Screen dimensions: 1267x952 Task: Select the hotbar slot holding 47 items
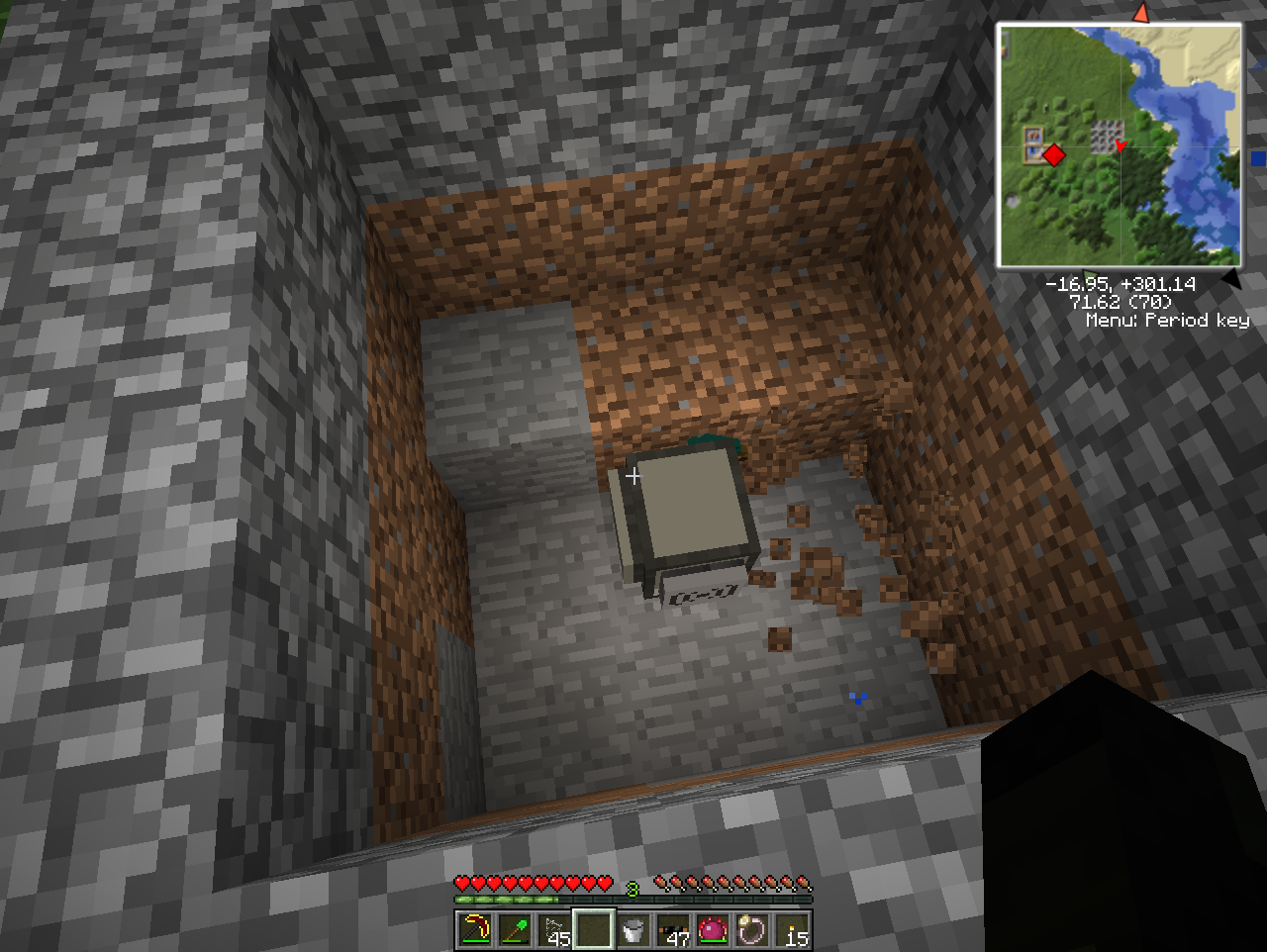tap(671, 928)
